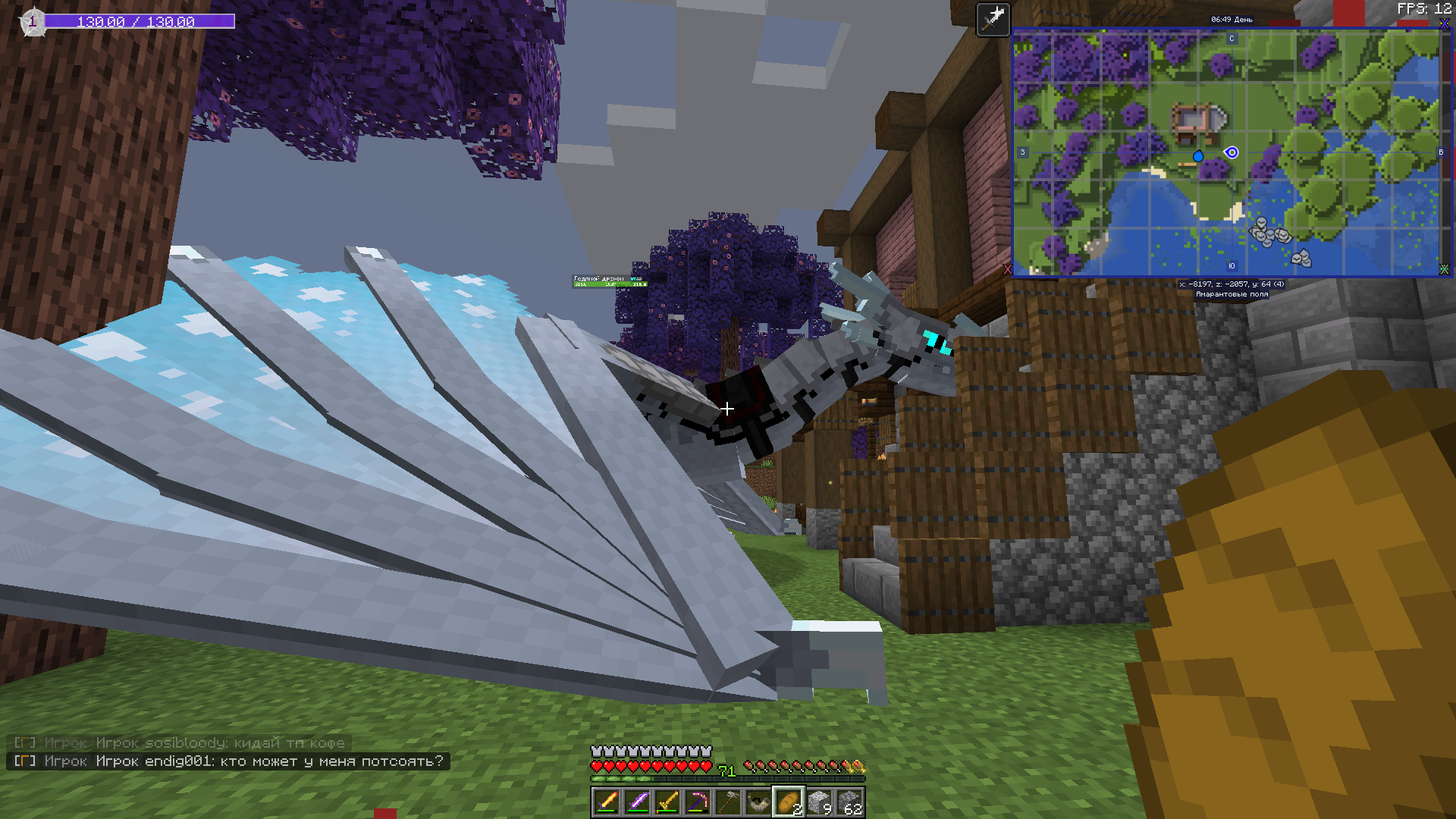Click the level 1 star badge
The width and height of the screenshot is (1456, 819).
pyautogui.click(x=33, y=22)
